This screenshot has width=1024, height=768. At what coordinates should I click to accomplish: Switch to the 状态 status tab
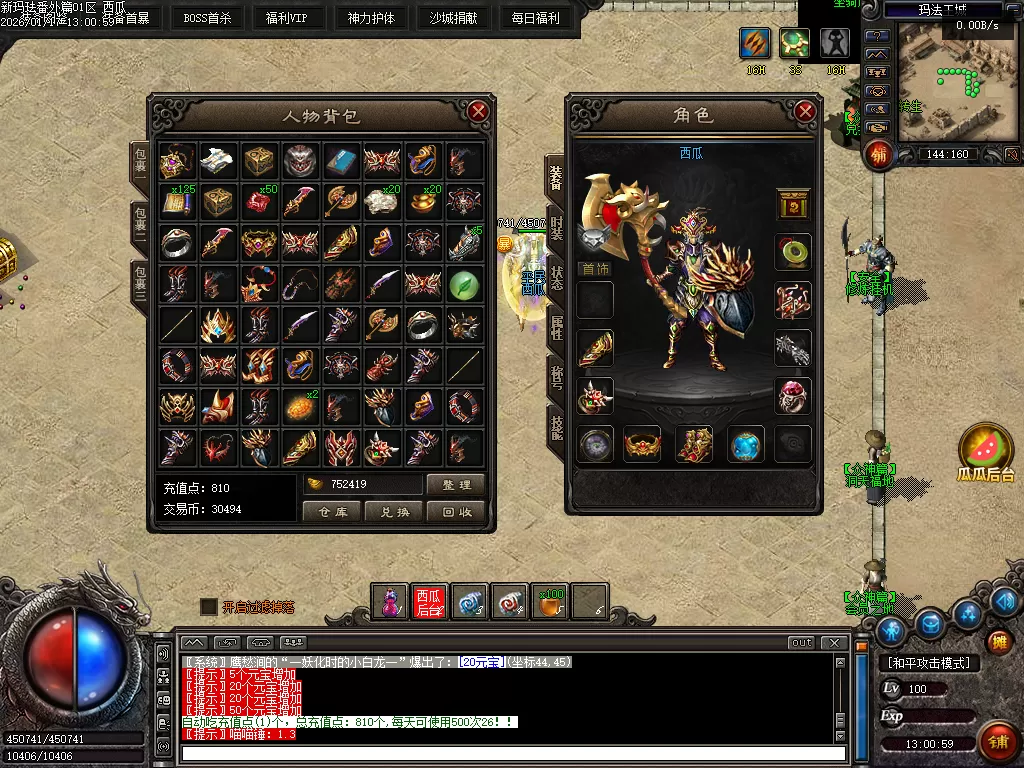click(556, 278)
